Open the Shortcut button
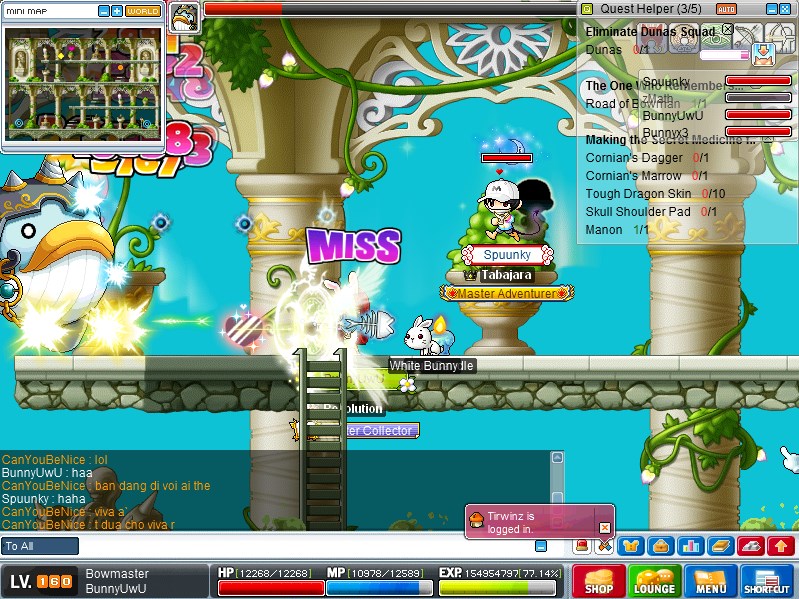The height and width of the screenshot is (599, 799). [x=767, y=581]
